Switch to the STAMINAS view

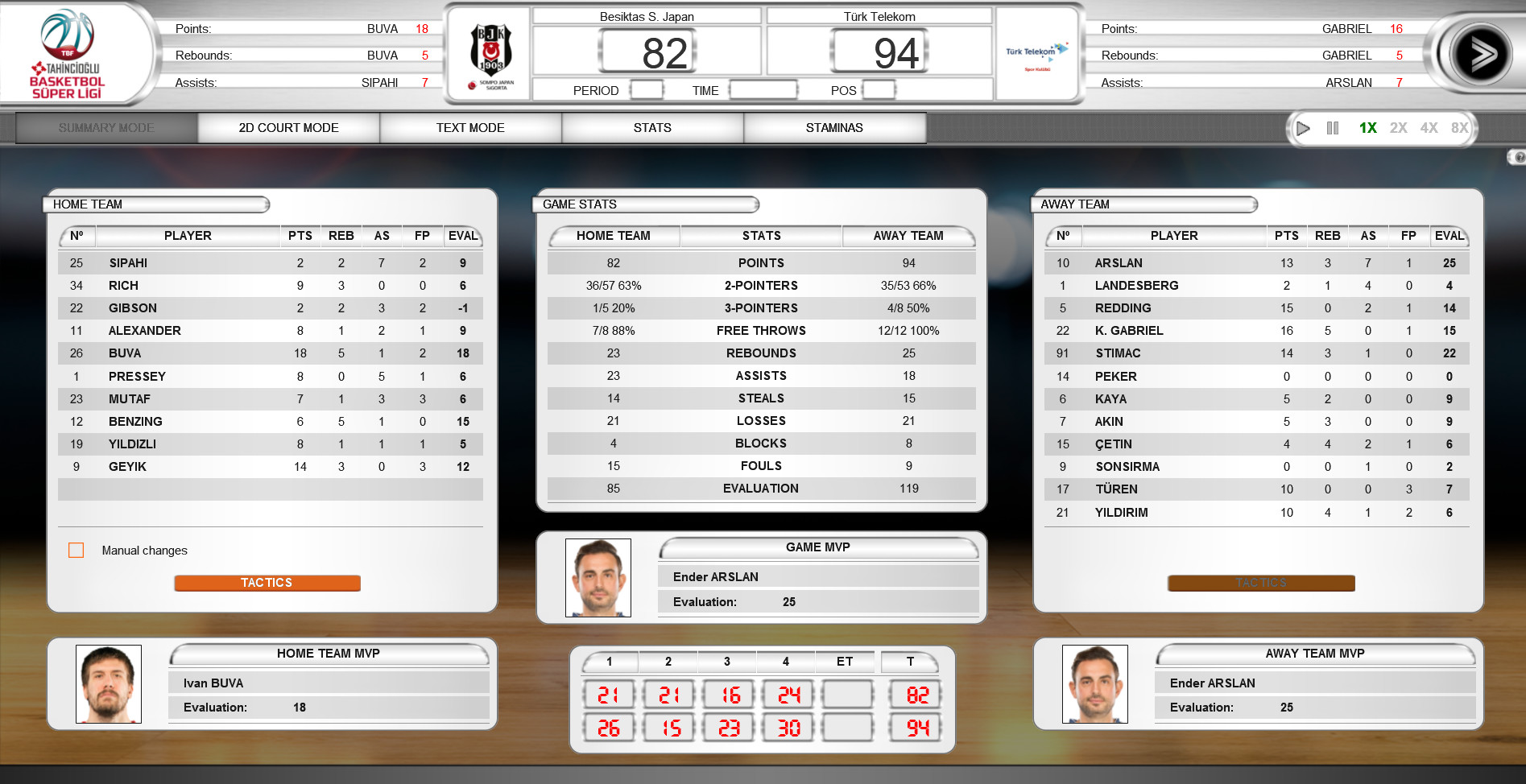pos(833,127)
